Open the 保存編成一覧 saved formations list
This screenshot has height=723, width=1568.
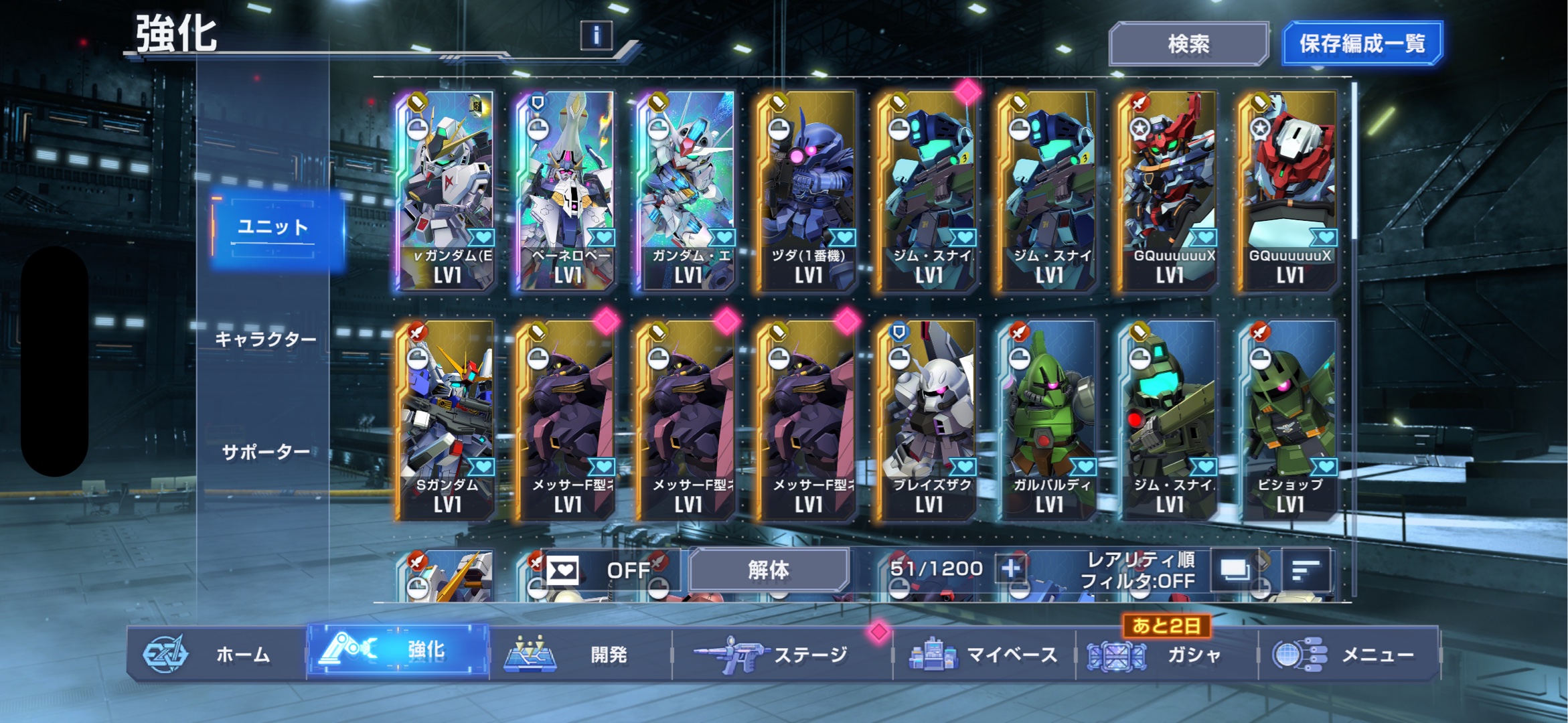coord(1362,44)
